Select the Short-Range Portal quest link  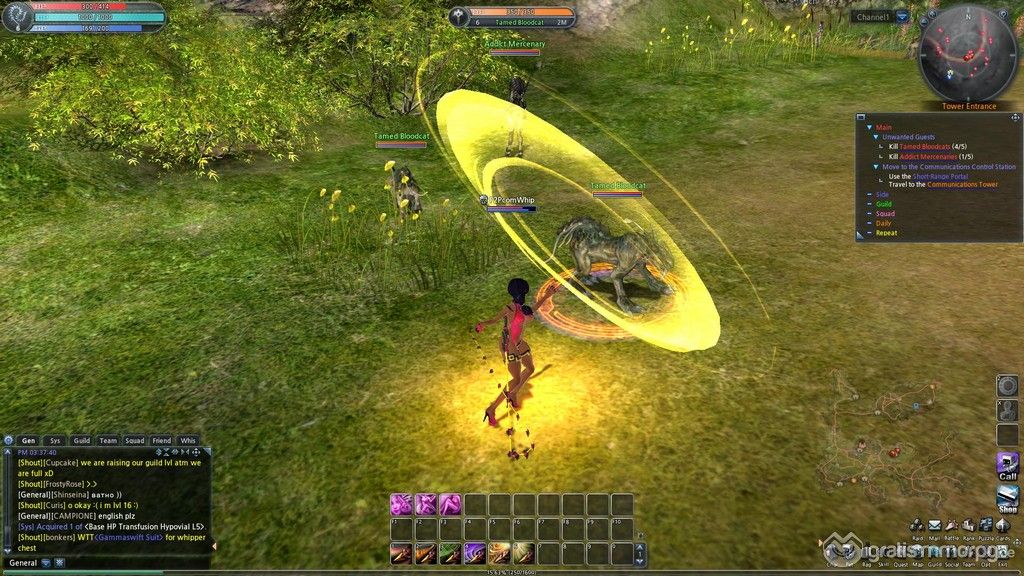[x=940, y=176]
